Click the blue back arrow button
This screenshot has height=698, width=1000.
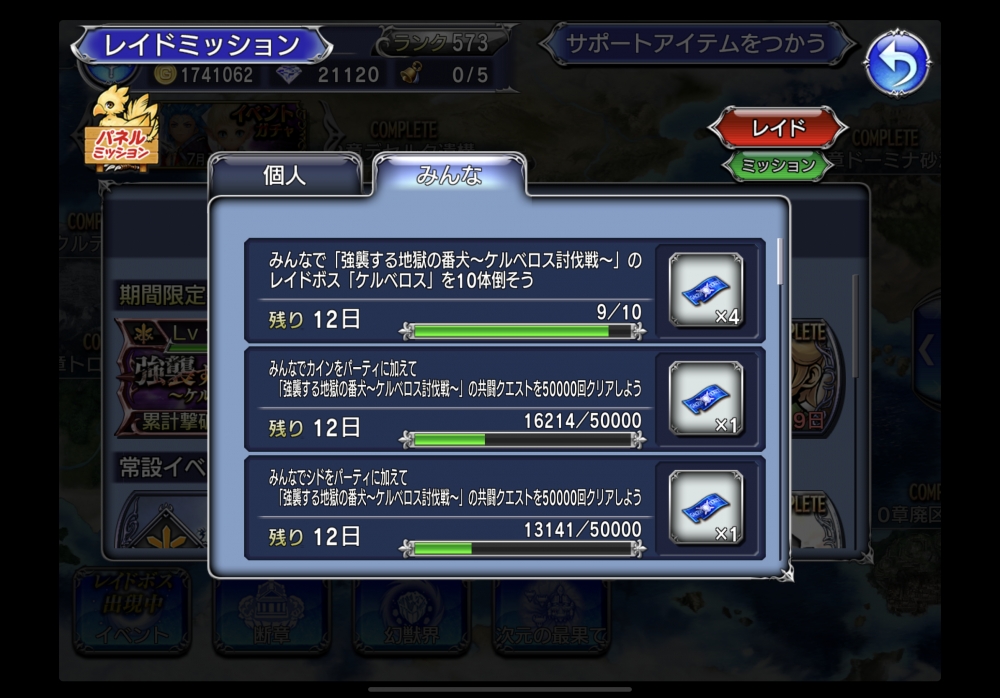coord(896,63)
